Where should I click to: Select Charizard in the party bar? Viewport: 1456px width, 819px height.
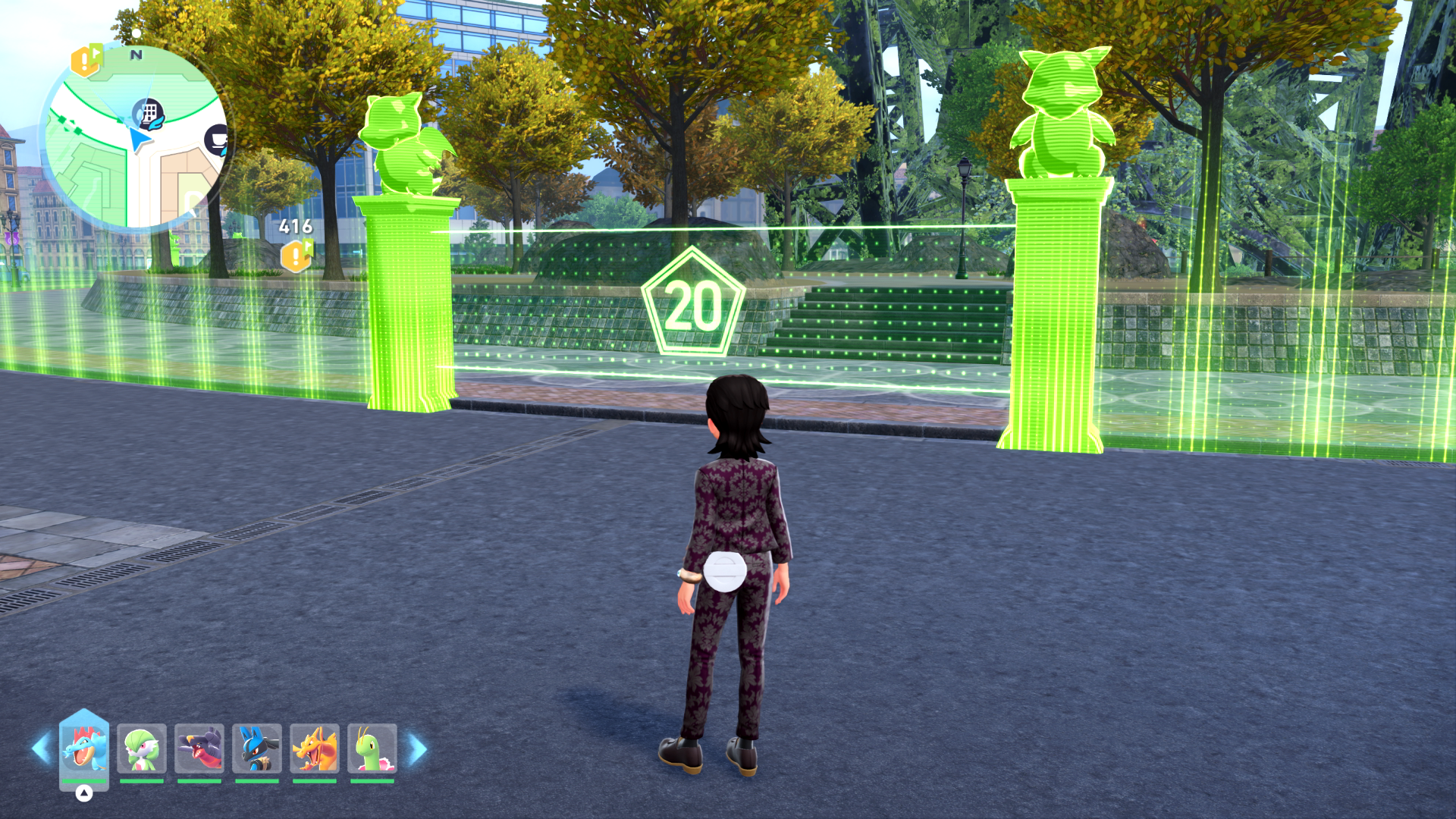pyautogui.click(x=315, y=748)
